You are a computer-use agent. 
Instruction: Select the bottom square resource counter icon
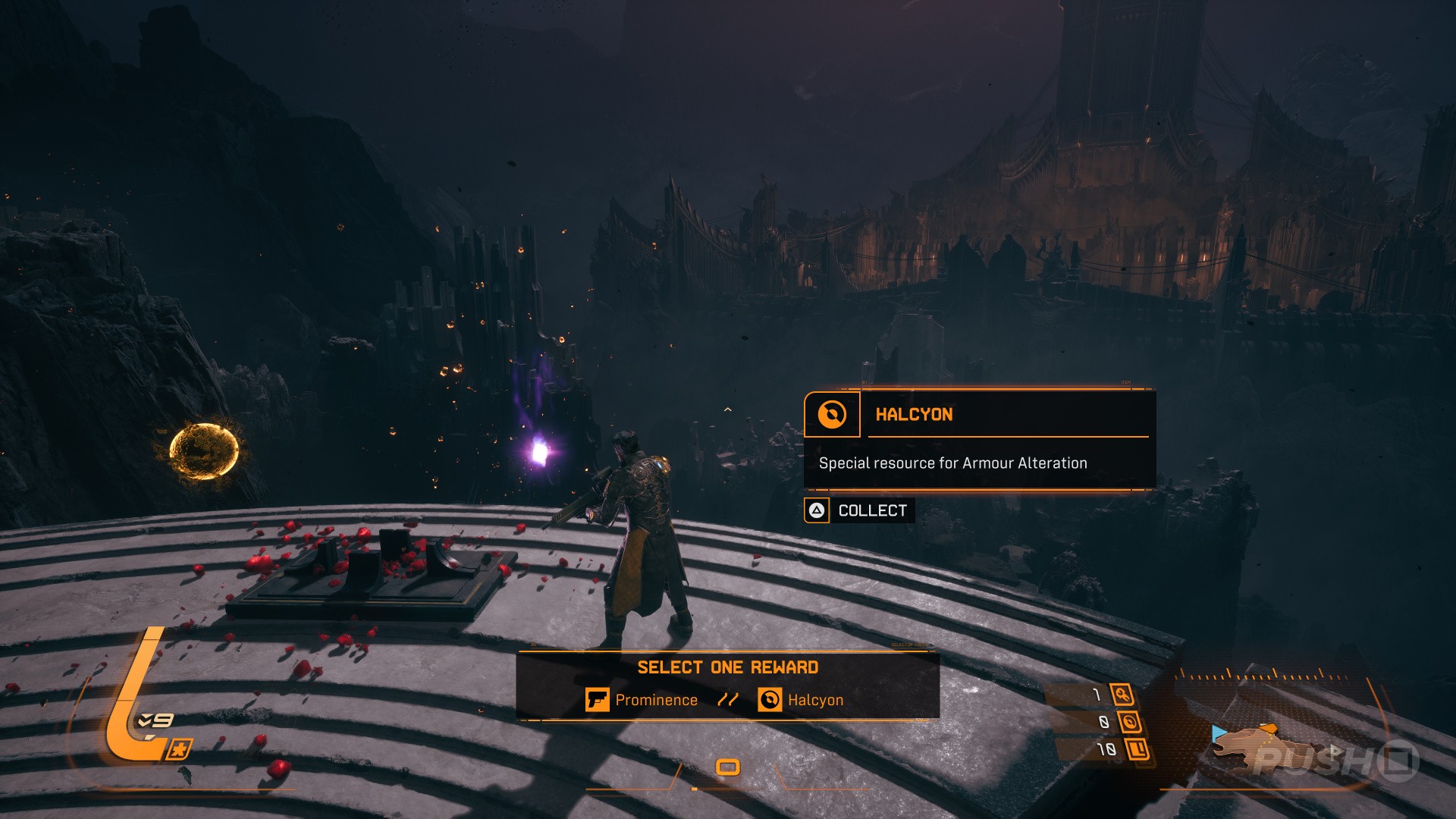[1137, 750]
